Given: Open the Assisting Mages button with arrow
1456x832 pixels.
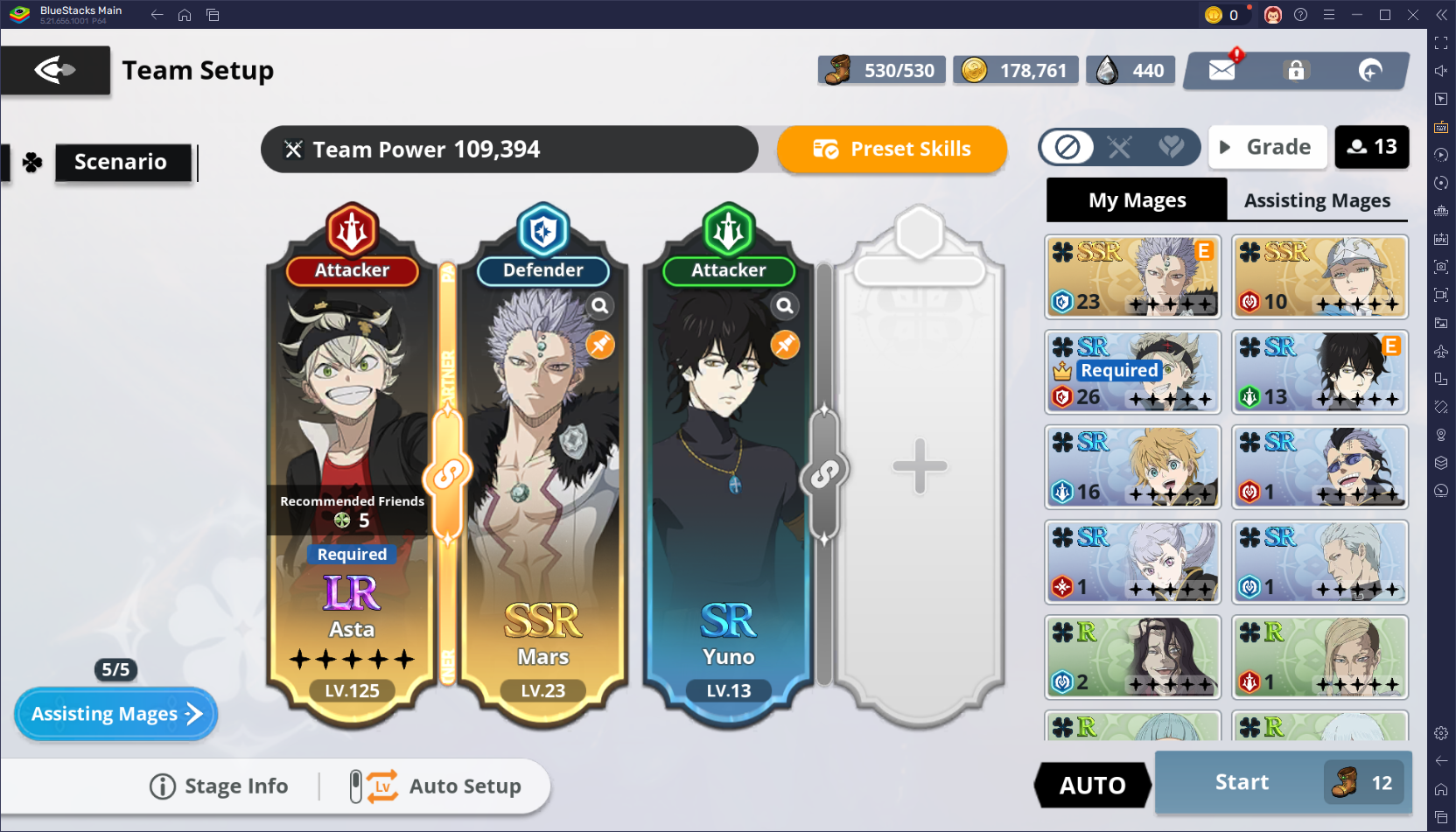Looking at the screenshot, I should click(115, 714).
